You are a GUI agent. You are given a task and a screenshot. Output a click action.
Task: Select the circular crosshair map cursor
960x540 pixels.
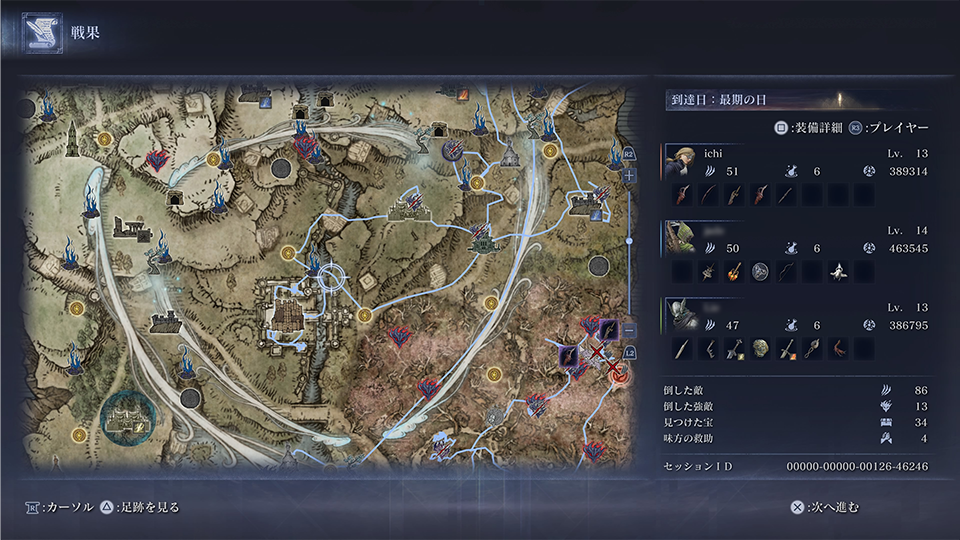tap(331, 283)
